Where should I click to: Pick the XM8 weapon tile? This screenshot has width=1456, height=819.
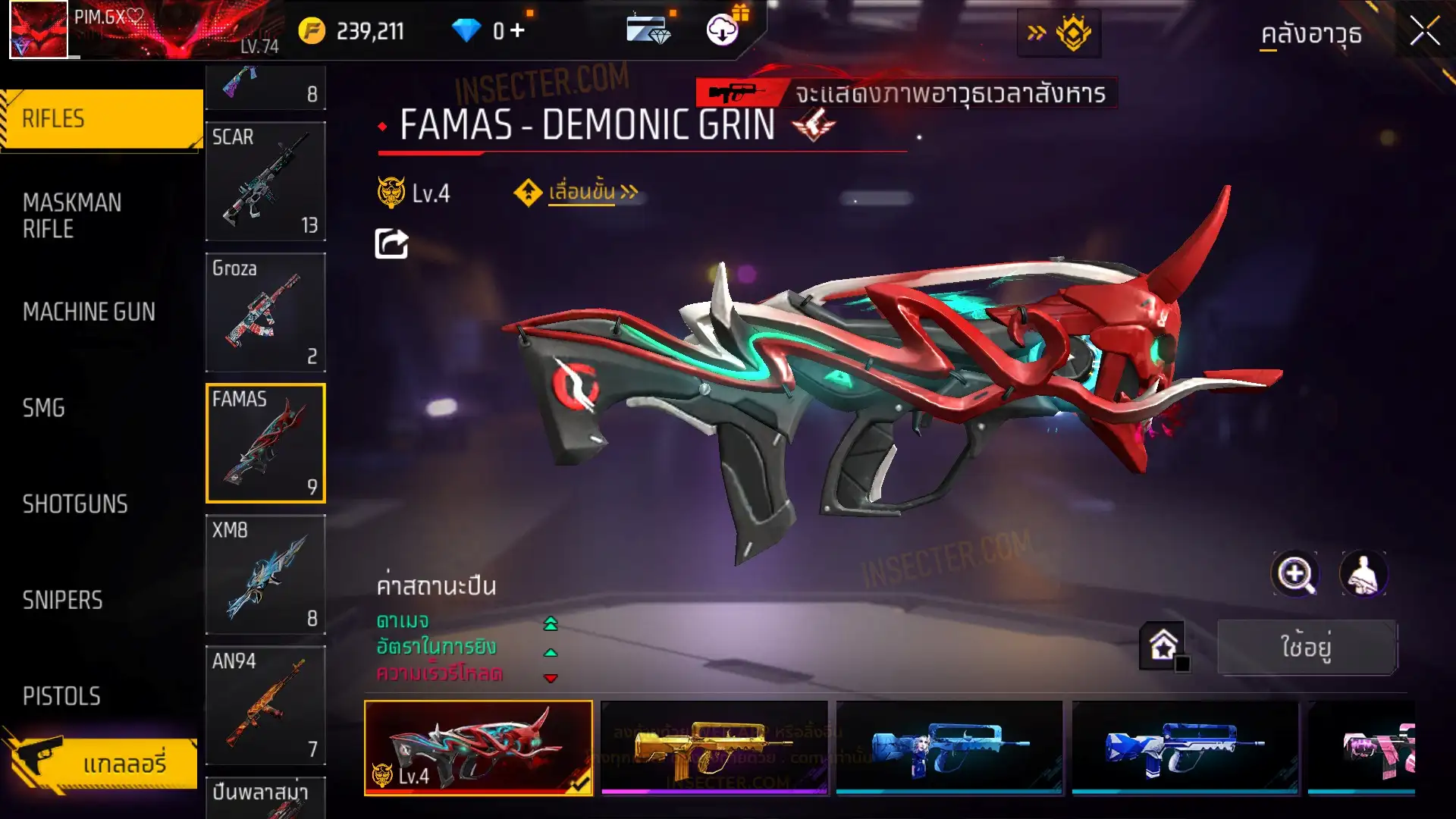265,574
